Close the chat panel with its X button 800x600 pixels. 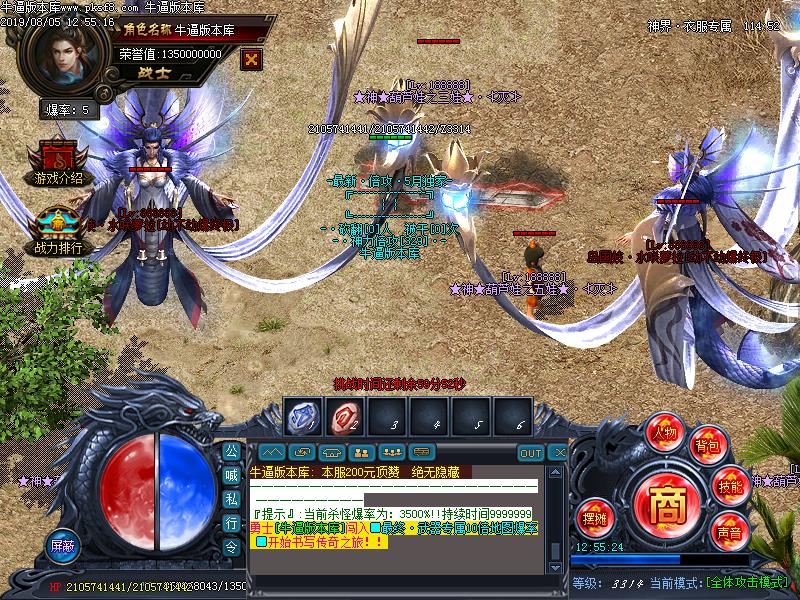tap(559, 453)
